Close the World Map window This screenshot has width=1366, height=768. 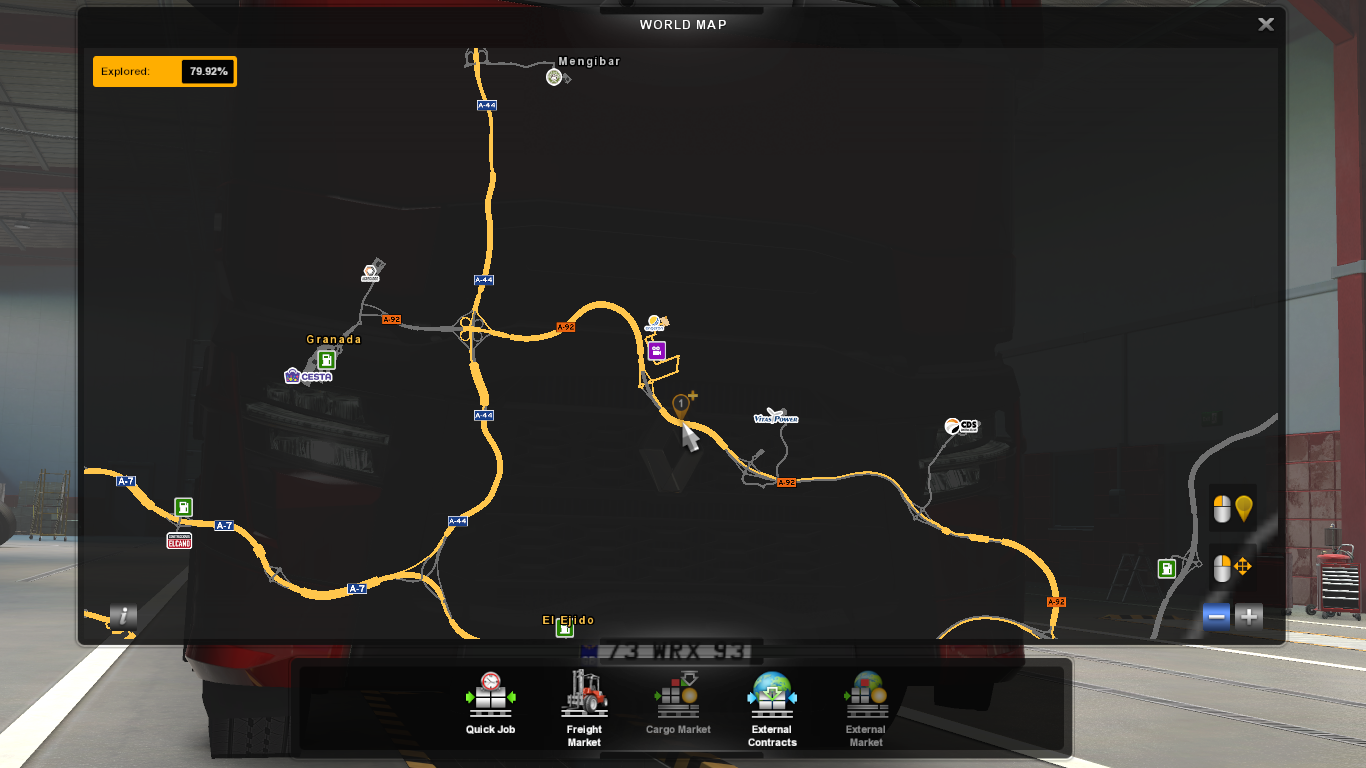point(1265,25)
